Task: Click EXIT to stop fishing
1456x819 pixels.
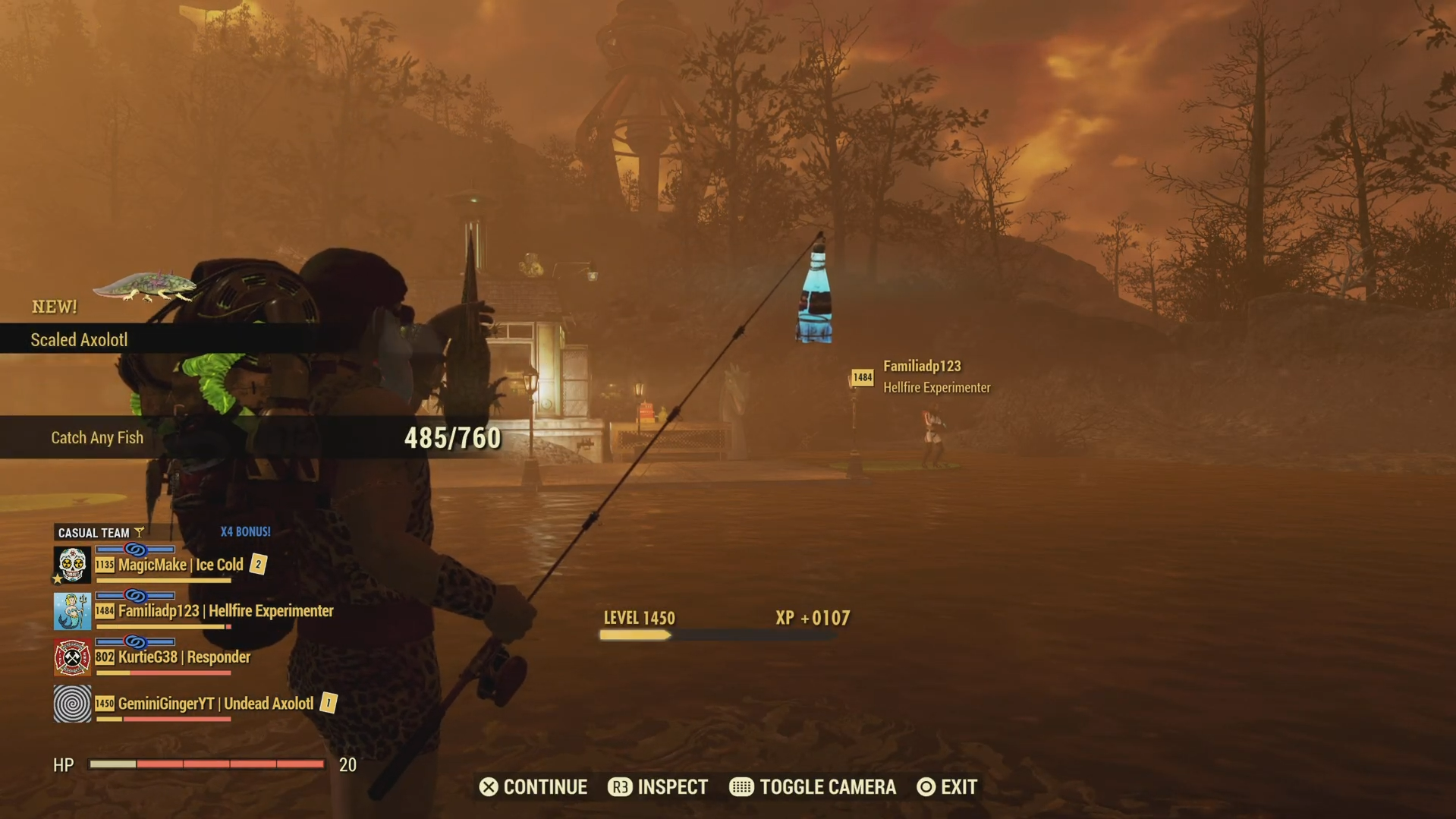Action: [x=946, y=787]
